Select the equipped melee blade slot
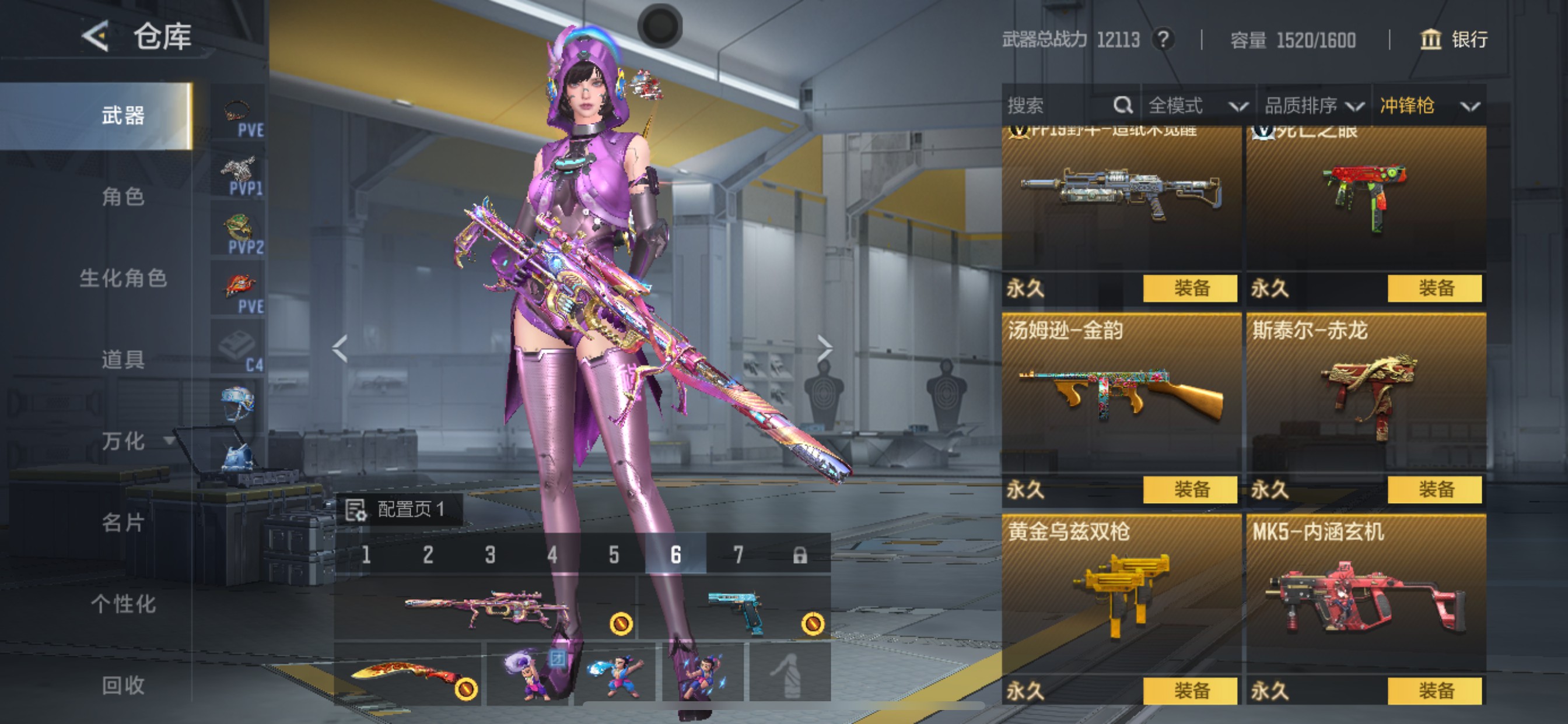The width and height of the screenshot is (1568, 724). (x=408, y=674)
